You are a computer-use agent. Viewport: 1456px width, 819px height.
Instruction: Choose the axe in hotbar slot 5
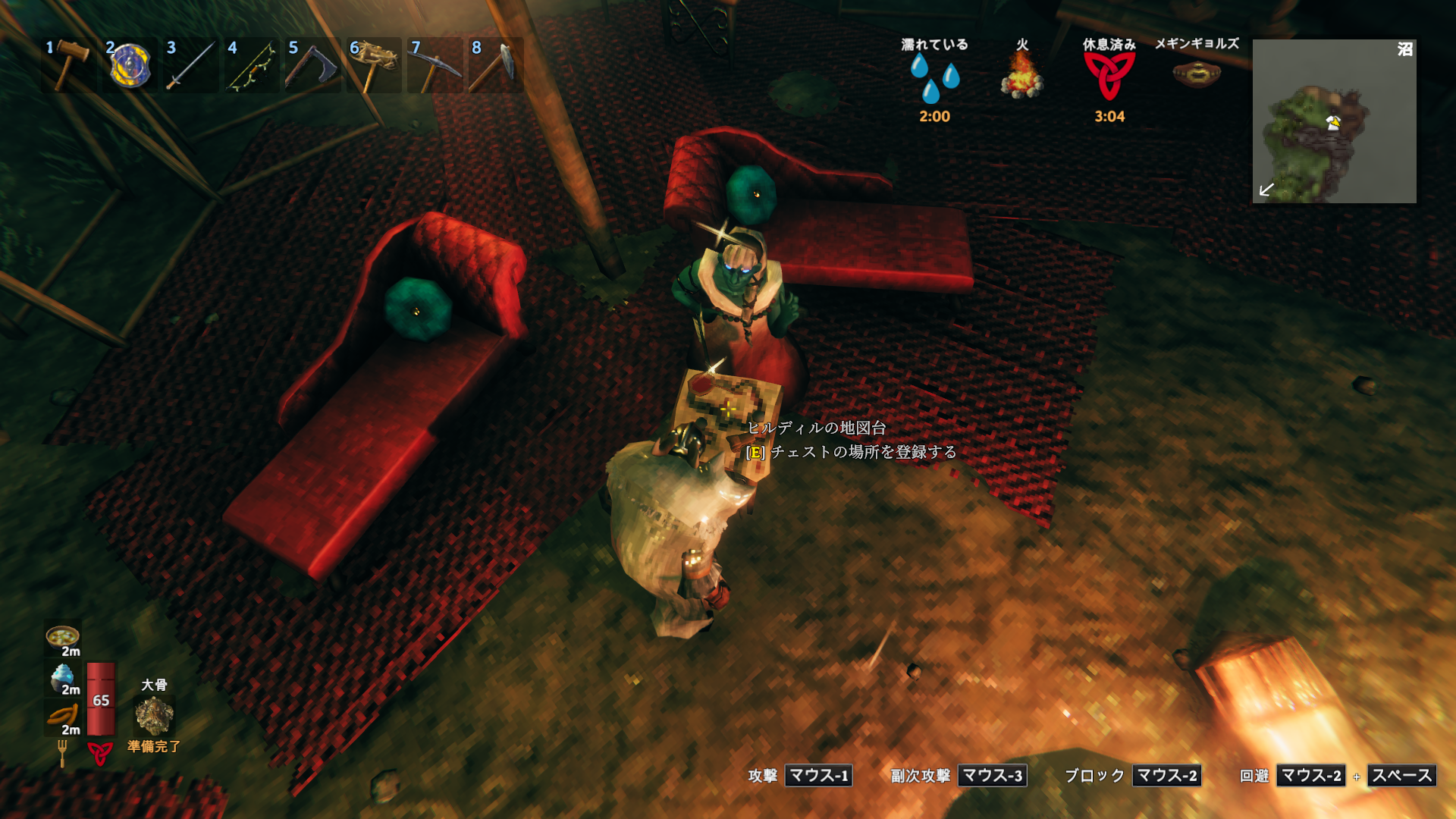[313, 65]
